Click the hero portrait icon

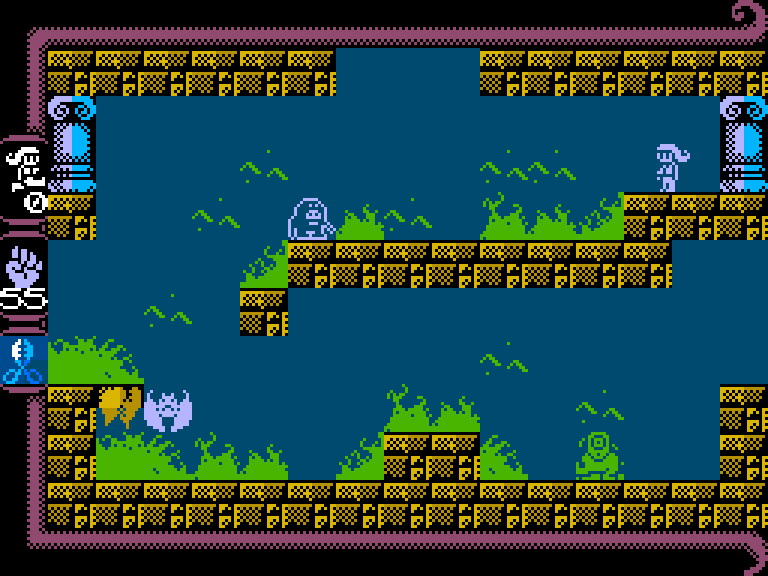click(x=24, y=167)
